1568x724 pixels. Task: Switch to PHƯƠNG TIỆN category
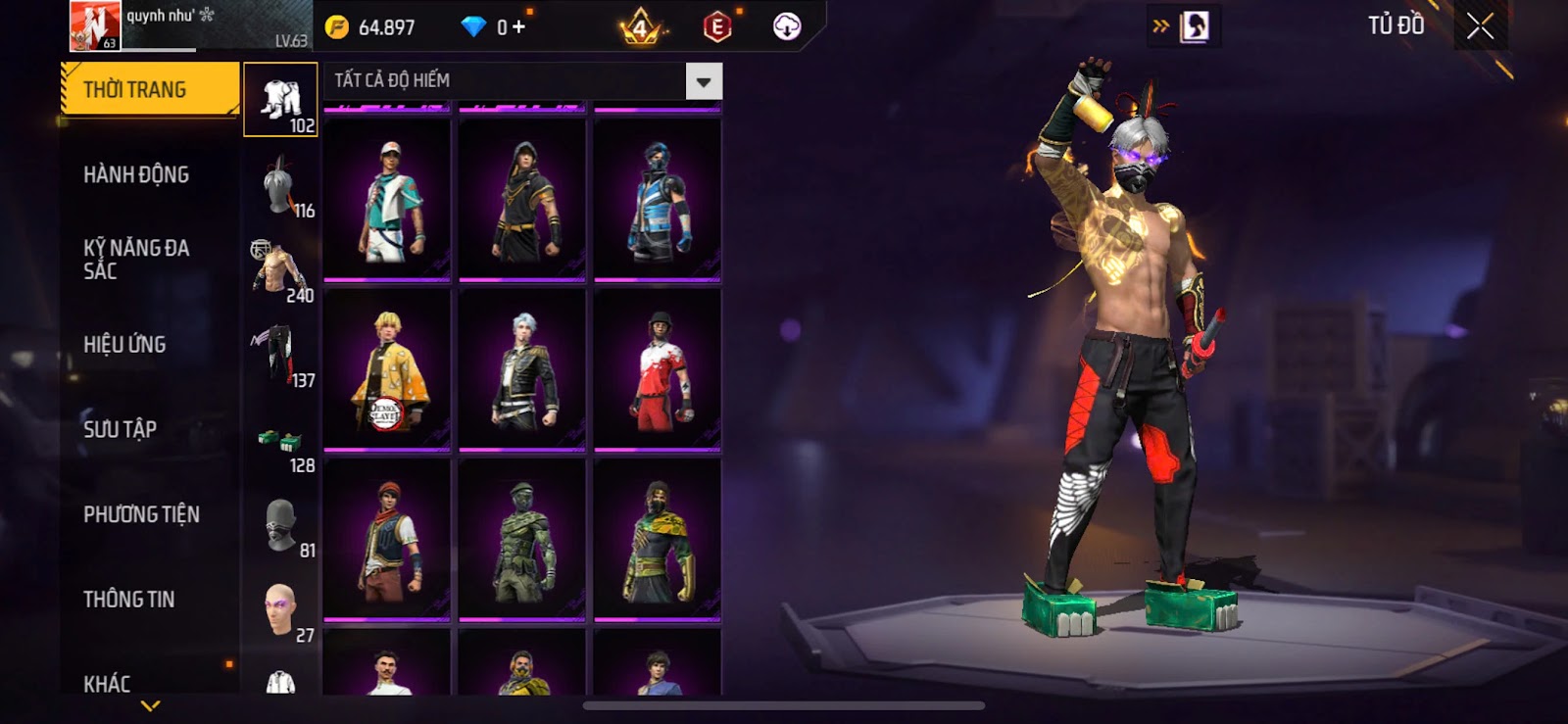pos(141,514)
